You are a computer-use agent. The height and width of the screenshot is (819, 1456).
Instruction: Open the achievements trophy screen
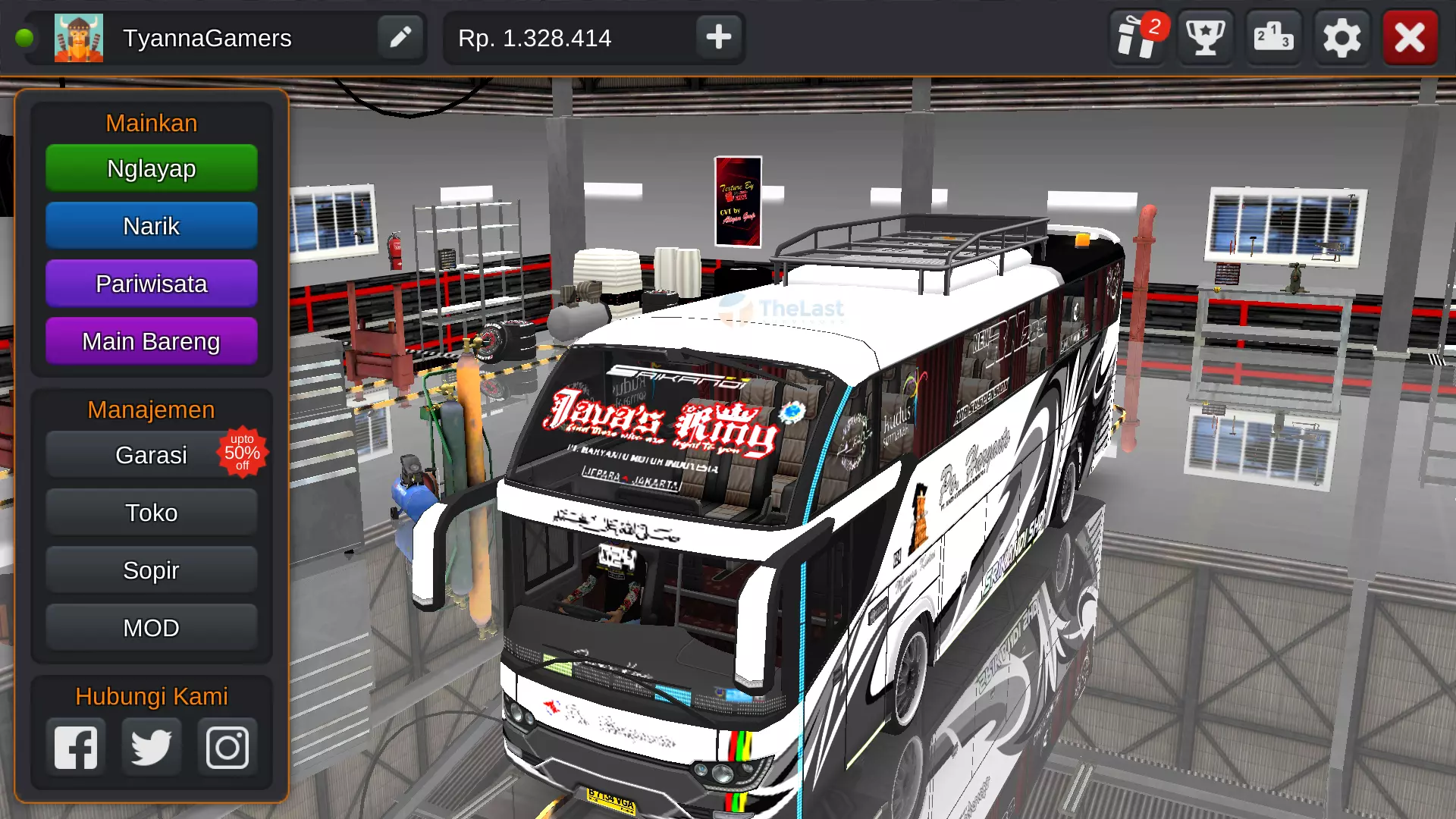coord(1204,37)
